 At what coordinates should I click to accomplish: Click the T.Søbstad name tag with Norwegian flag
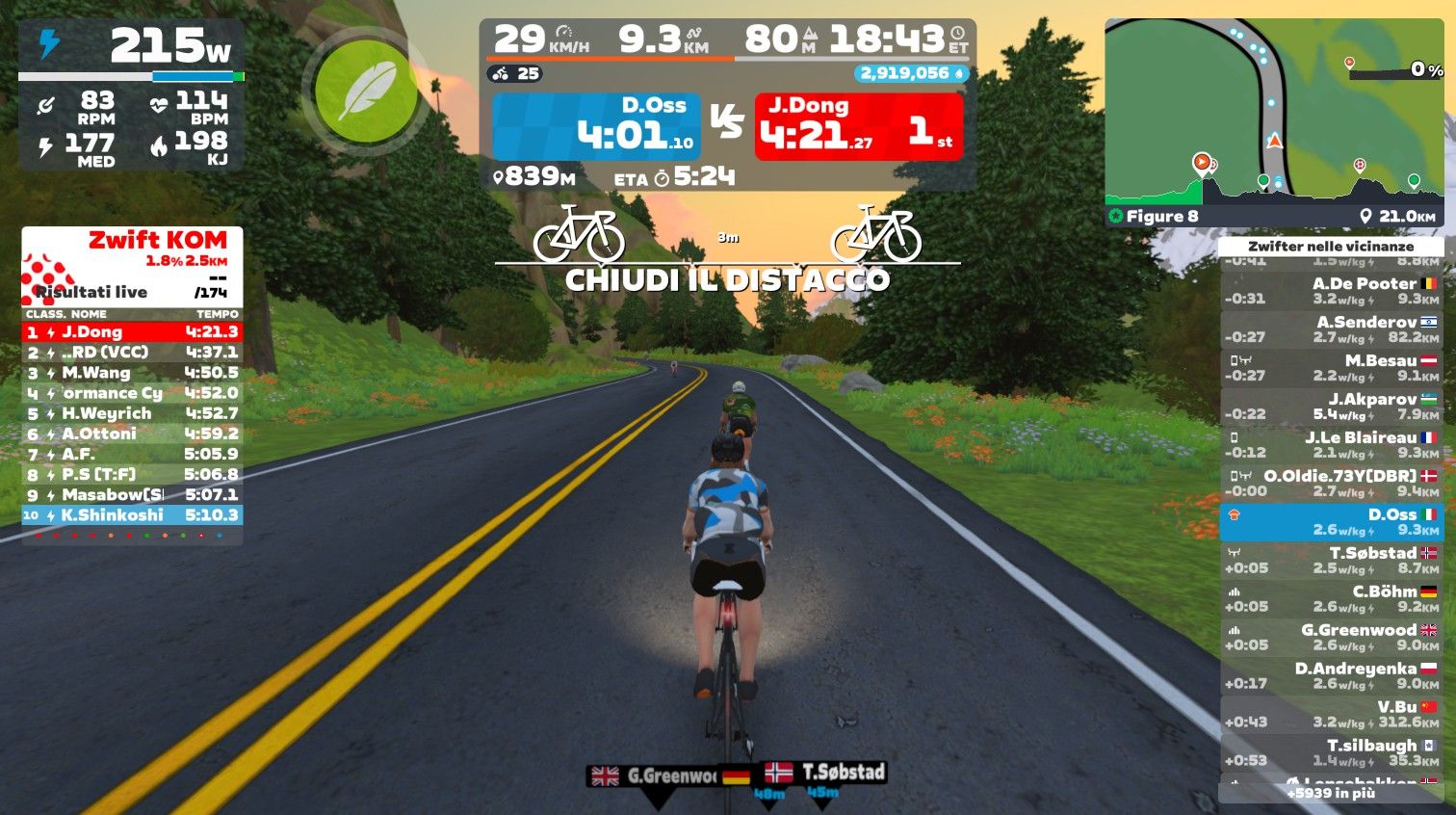[825, 773]
